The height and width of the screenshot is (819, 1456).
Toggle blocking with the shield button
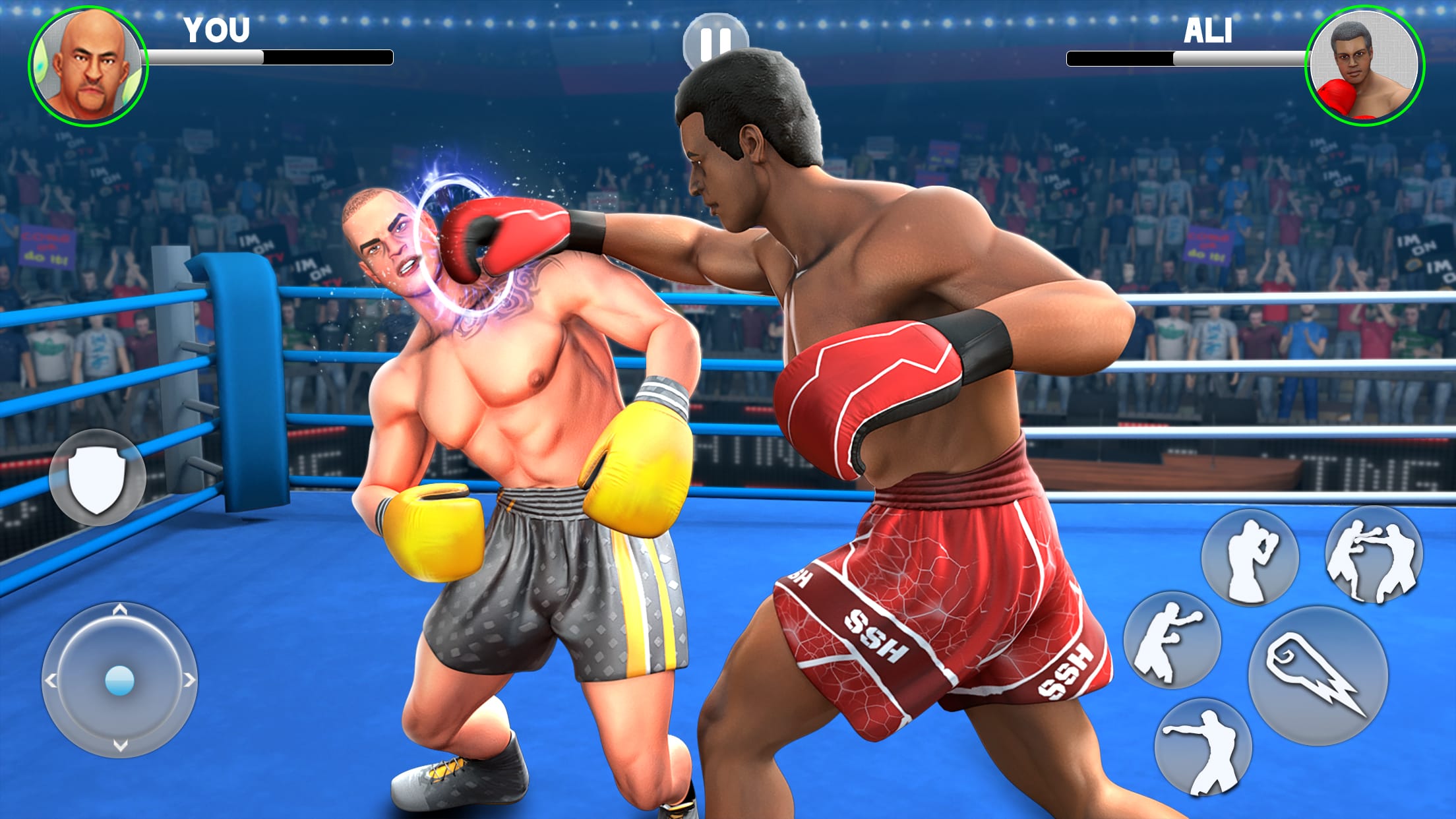[x=96, y=476]
